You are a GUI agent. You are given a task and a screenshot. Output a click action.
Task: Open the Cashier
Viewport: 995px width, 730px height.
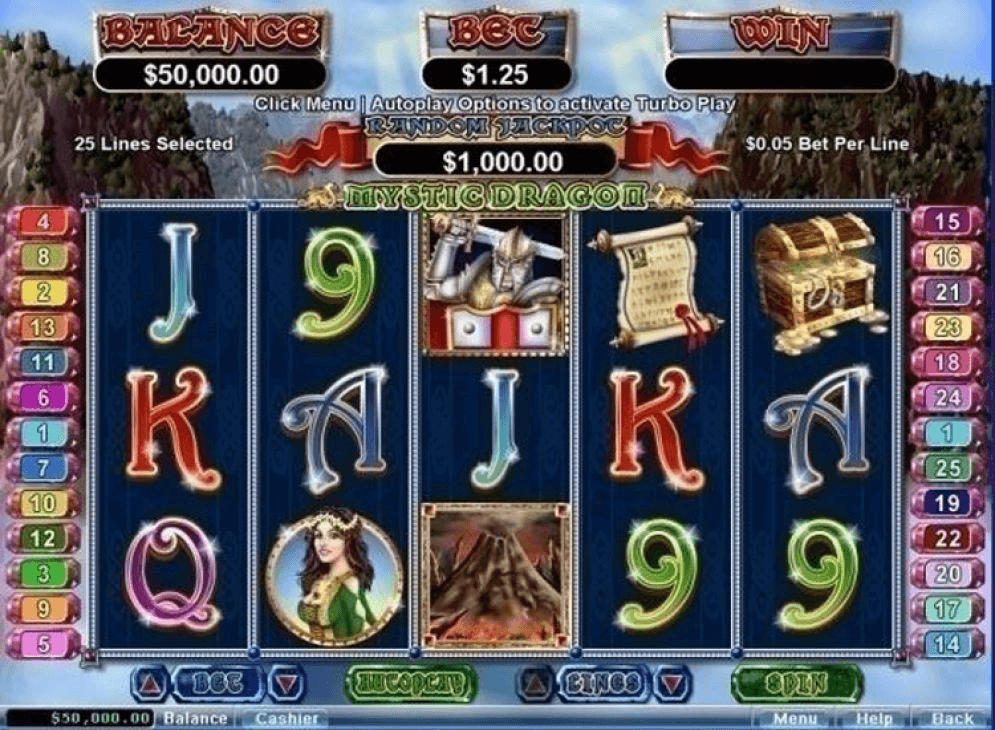pyautogui.click(x=286, y=718)
